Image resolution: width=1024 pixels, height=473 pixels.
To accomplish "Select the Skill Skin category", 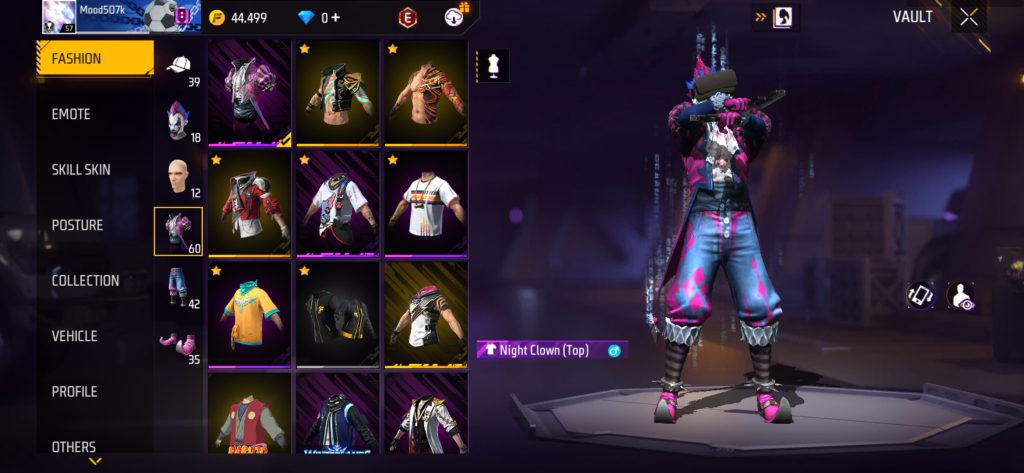I will pyautogui.click(x=95, y=170).
